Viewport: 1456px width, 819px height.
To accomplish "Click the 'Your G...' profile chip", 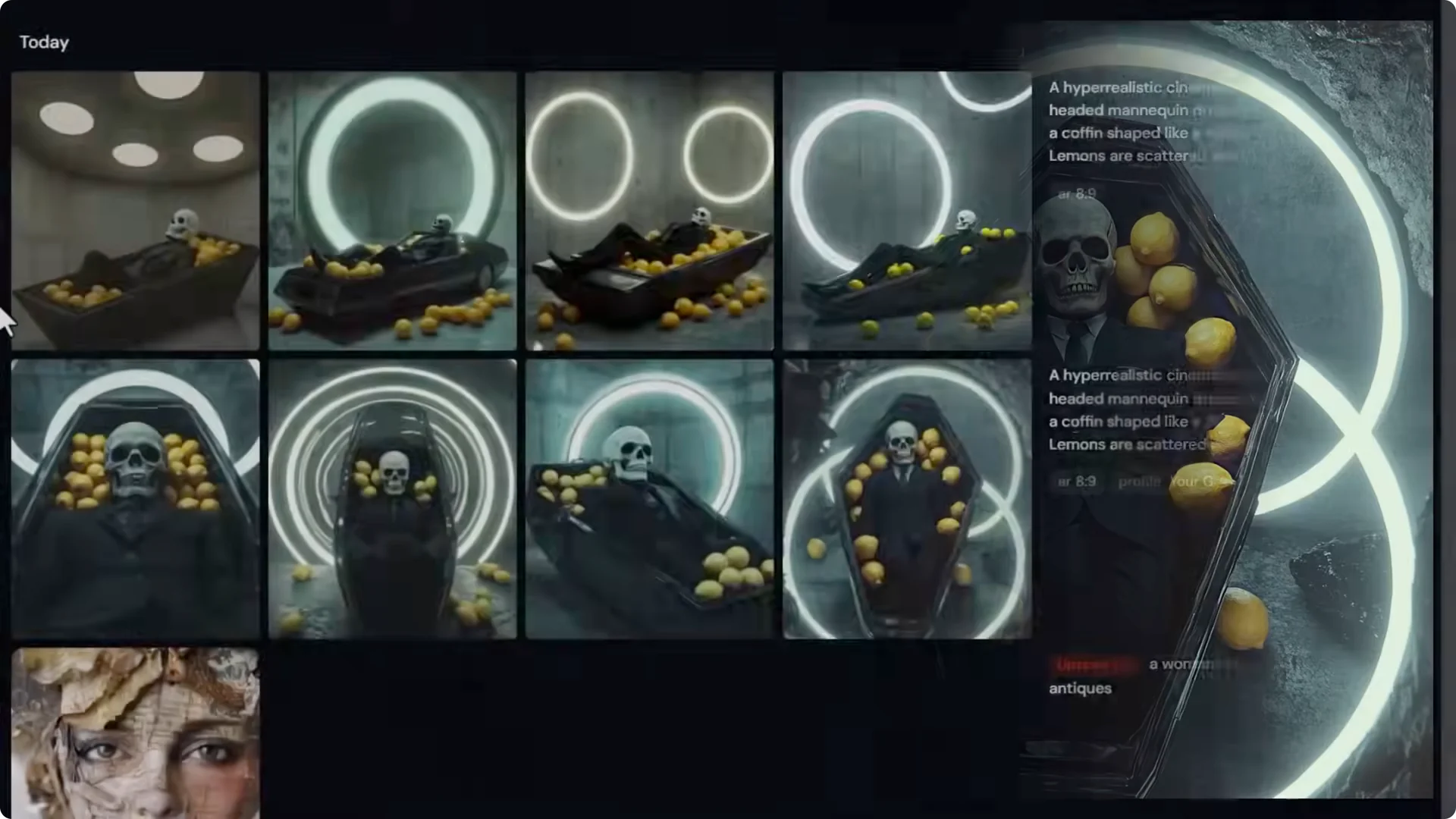I will pyautogui.click(x=1198, y=482).
